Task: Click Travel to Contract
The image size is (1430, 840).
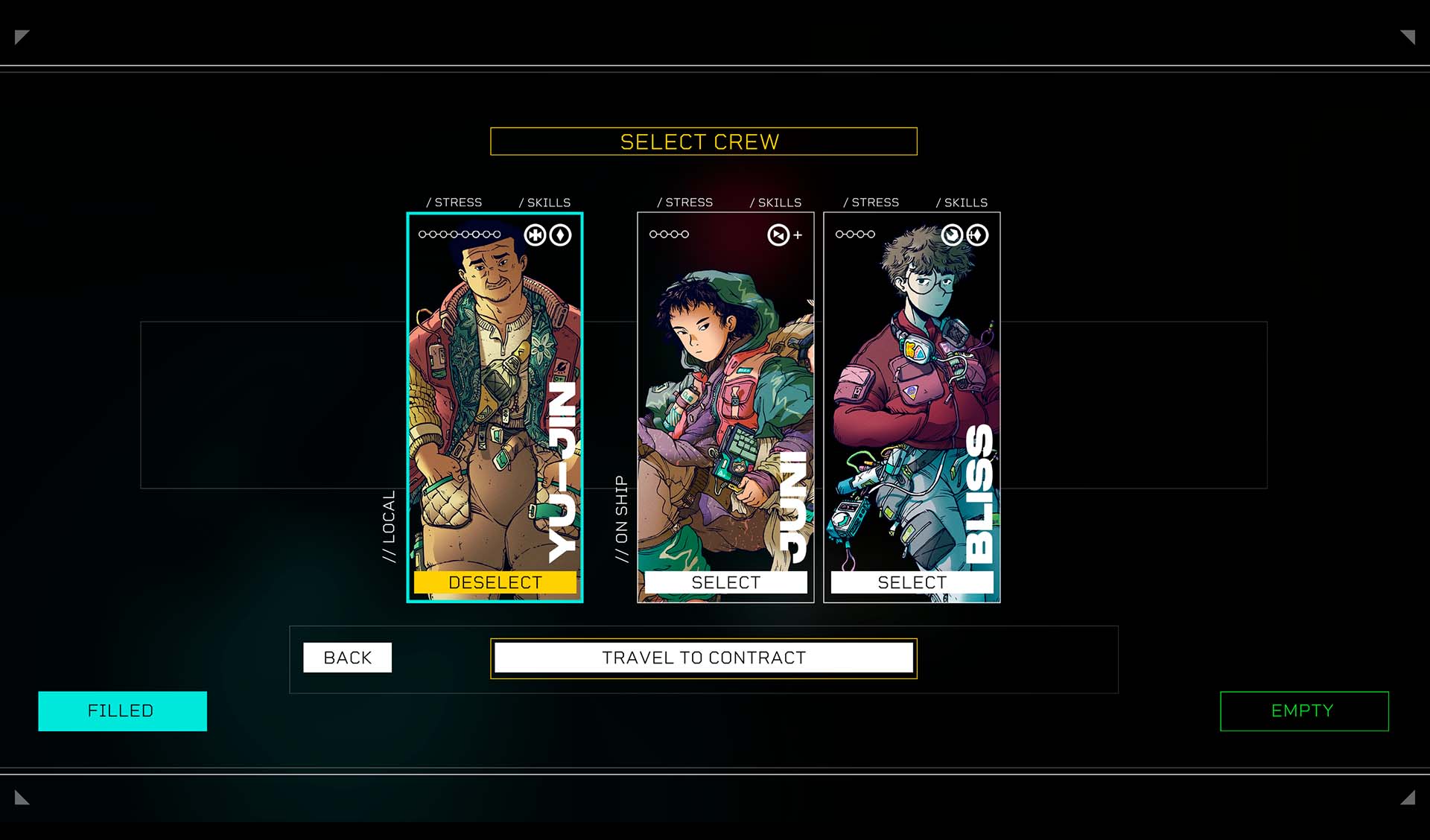Action: [704, 658]
